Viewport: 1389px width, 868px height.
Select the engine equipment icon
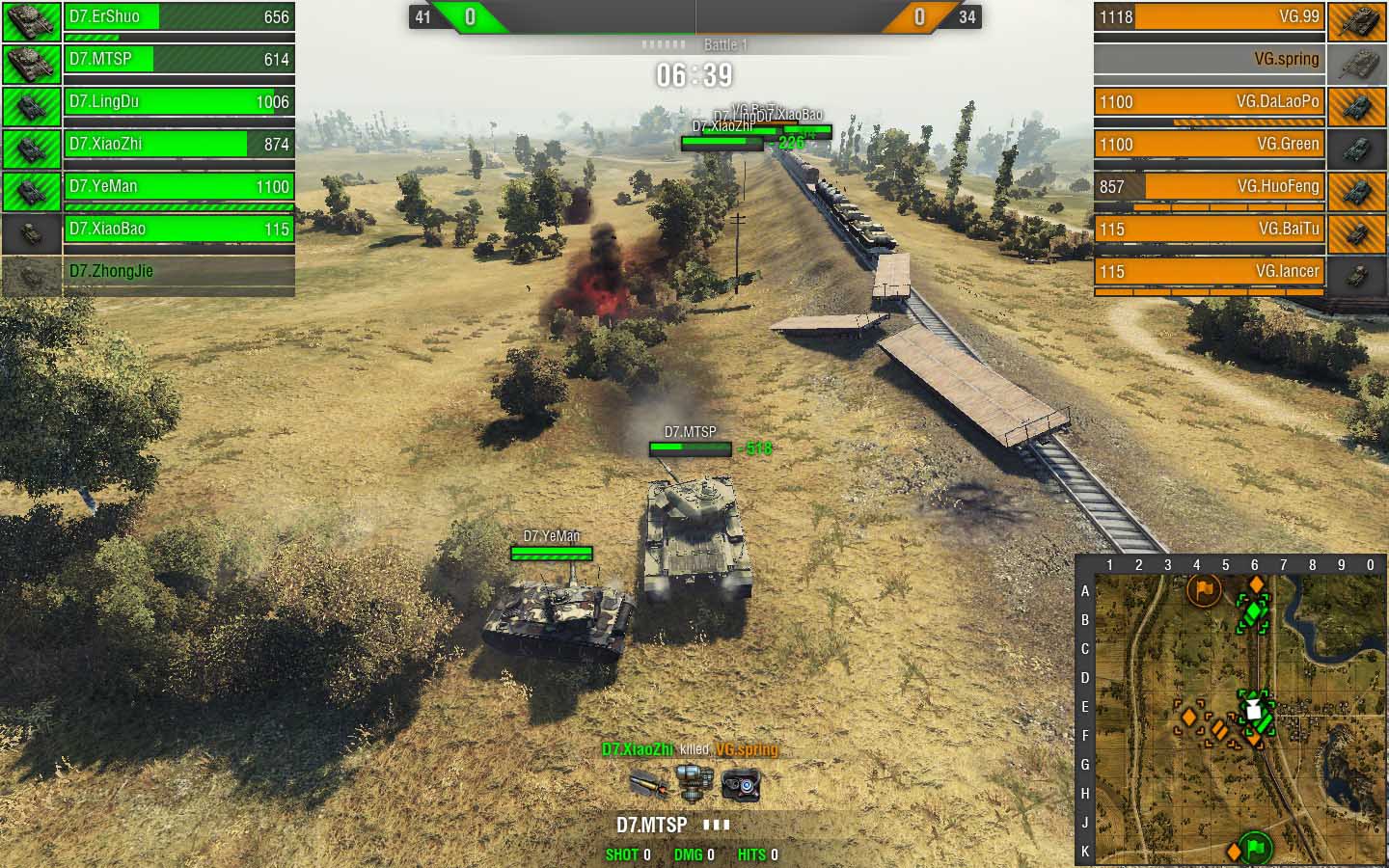pos(694,782)
